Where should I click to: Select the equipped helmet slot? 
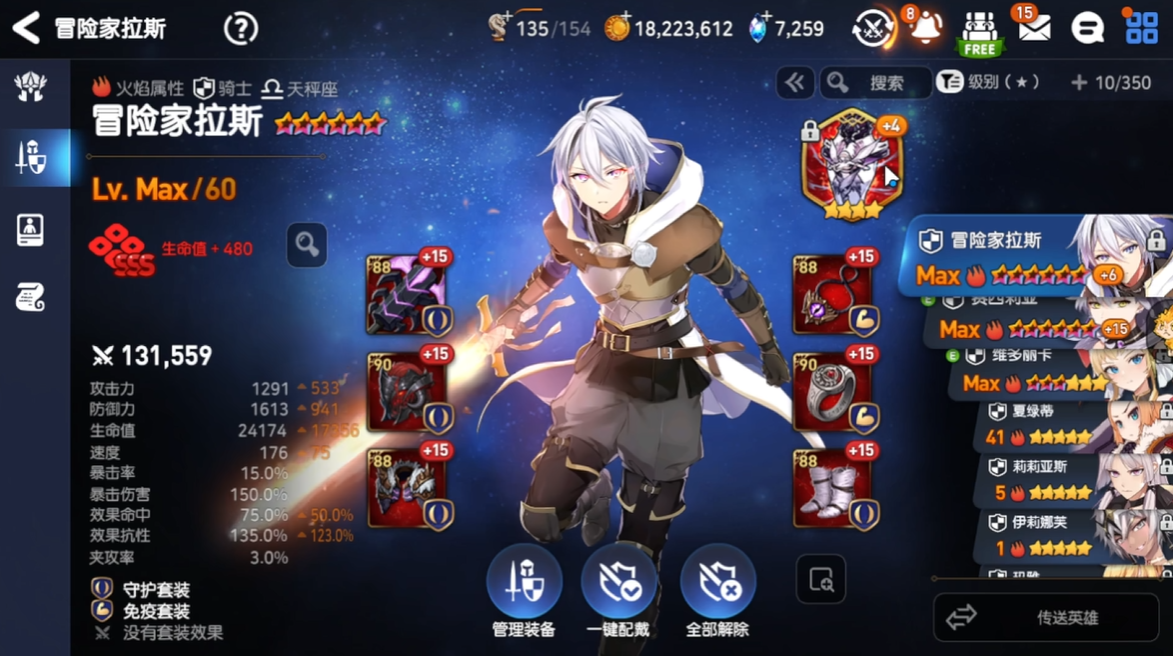(407, 392)
